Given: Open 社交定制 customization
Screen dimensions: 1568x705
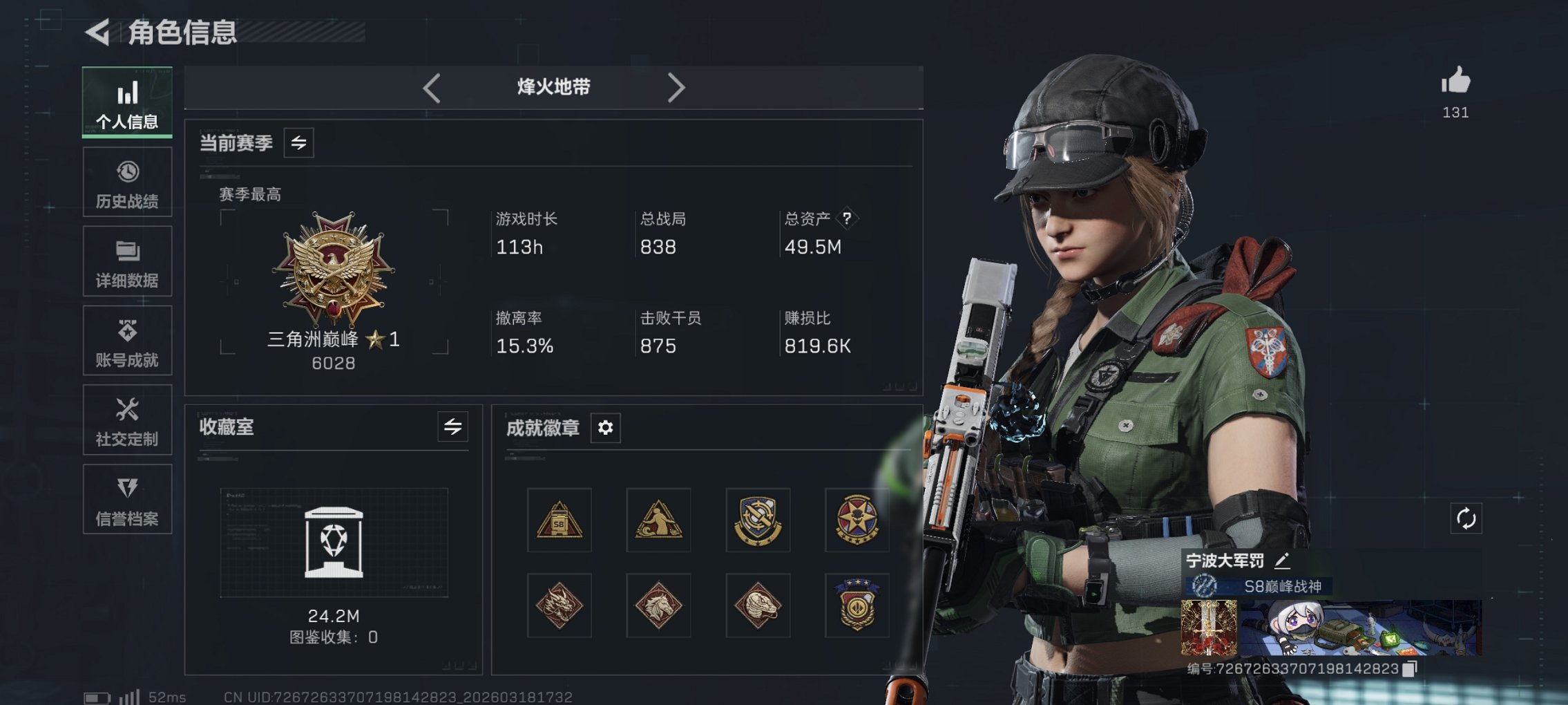Looking at the screenshot, I should coord(127,420).
